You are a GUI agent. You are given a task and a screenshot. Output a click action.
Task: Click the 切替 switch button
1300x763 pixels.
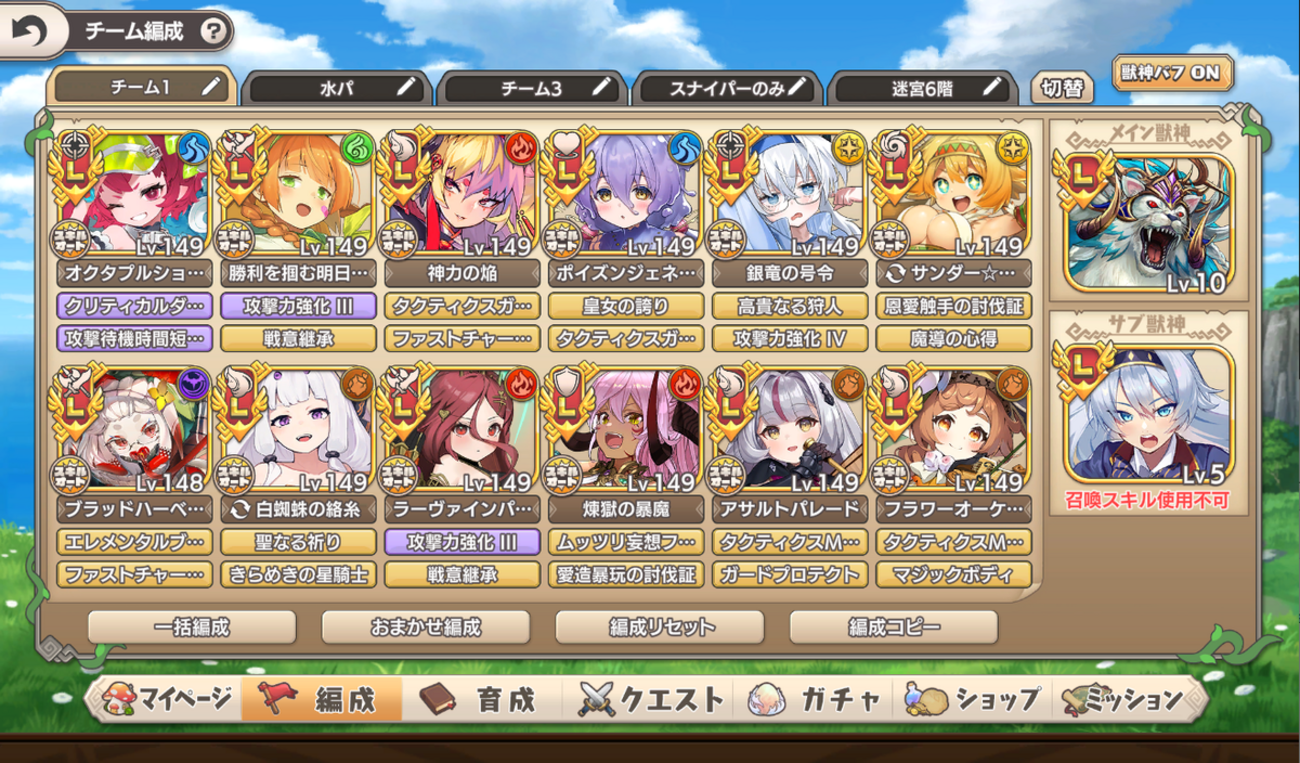(x=1061, y=88)
